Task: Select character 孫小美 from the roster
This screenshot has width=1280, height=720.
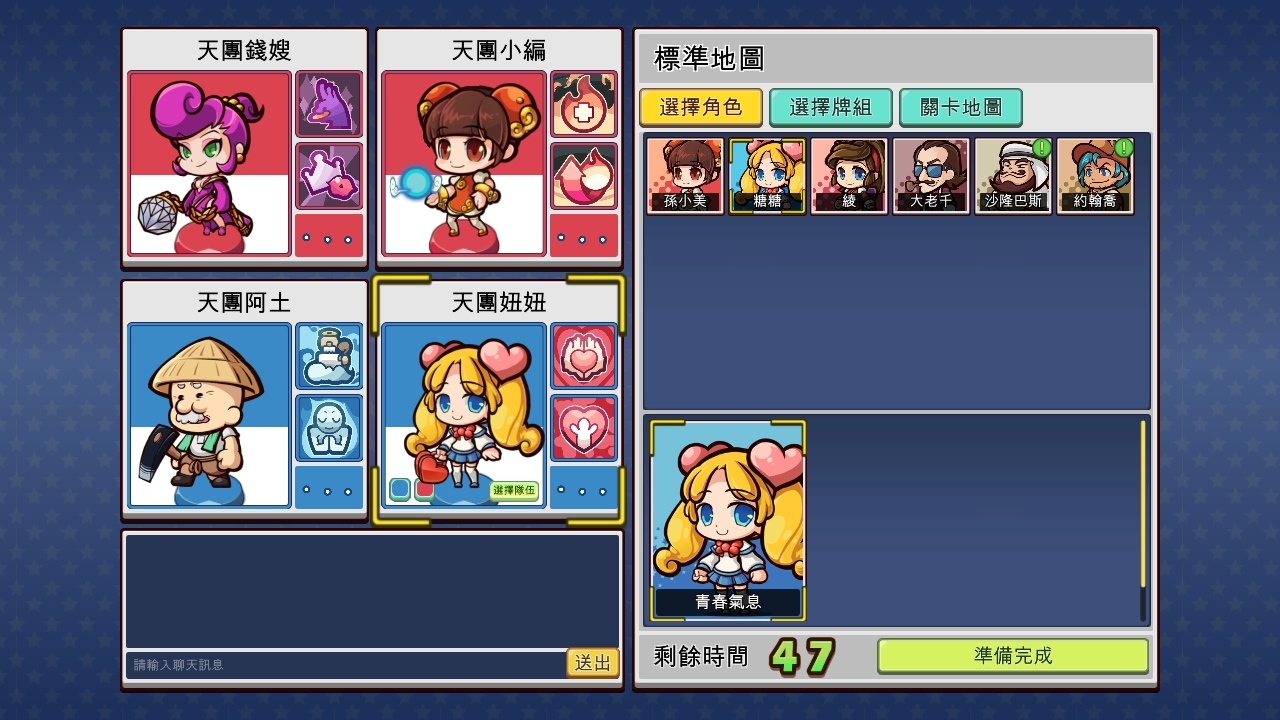Action: tap(685, 175)
